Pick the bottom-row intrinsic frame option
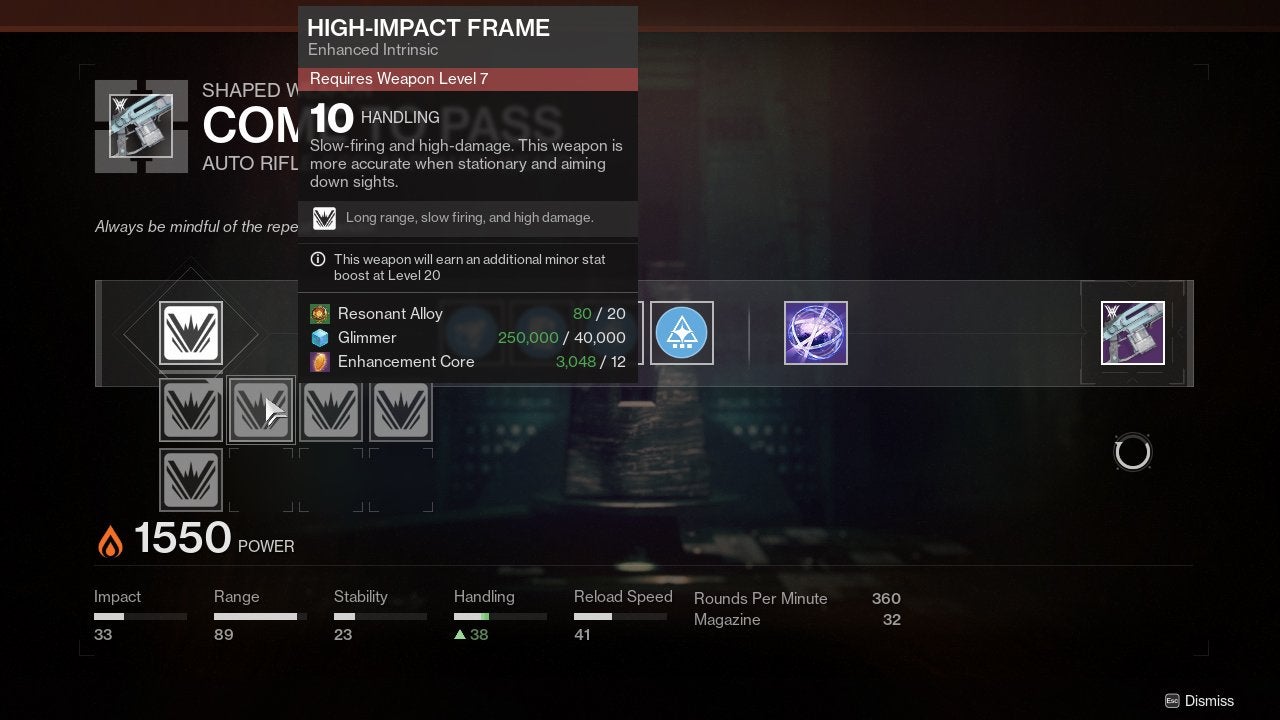1280x720 pixels. pos(190,480)
